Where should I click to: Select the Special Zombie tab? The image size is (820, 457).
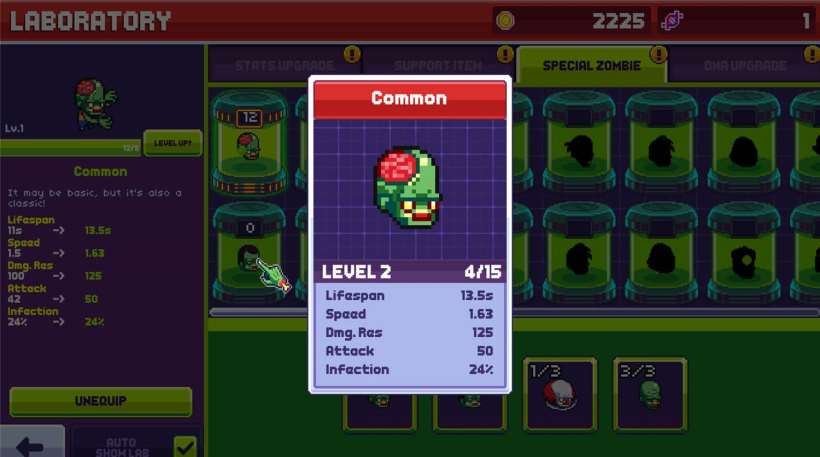click(x=593, y=66)
